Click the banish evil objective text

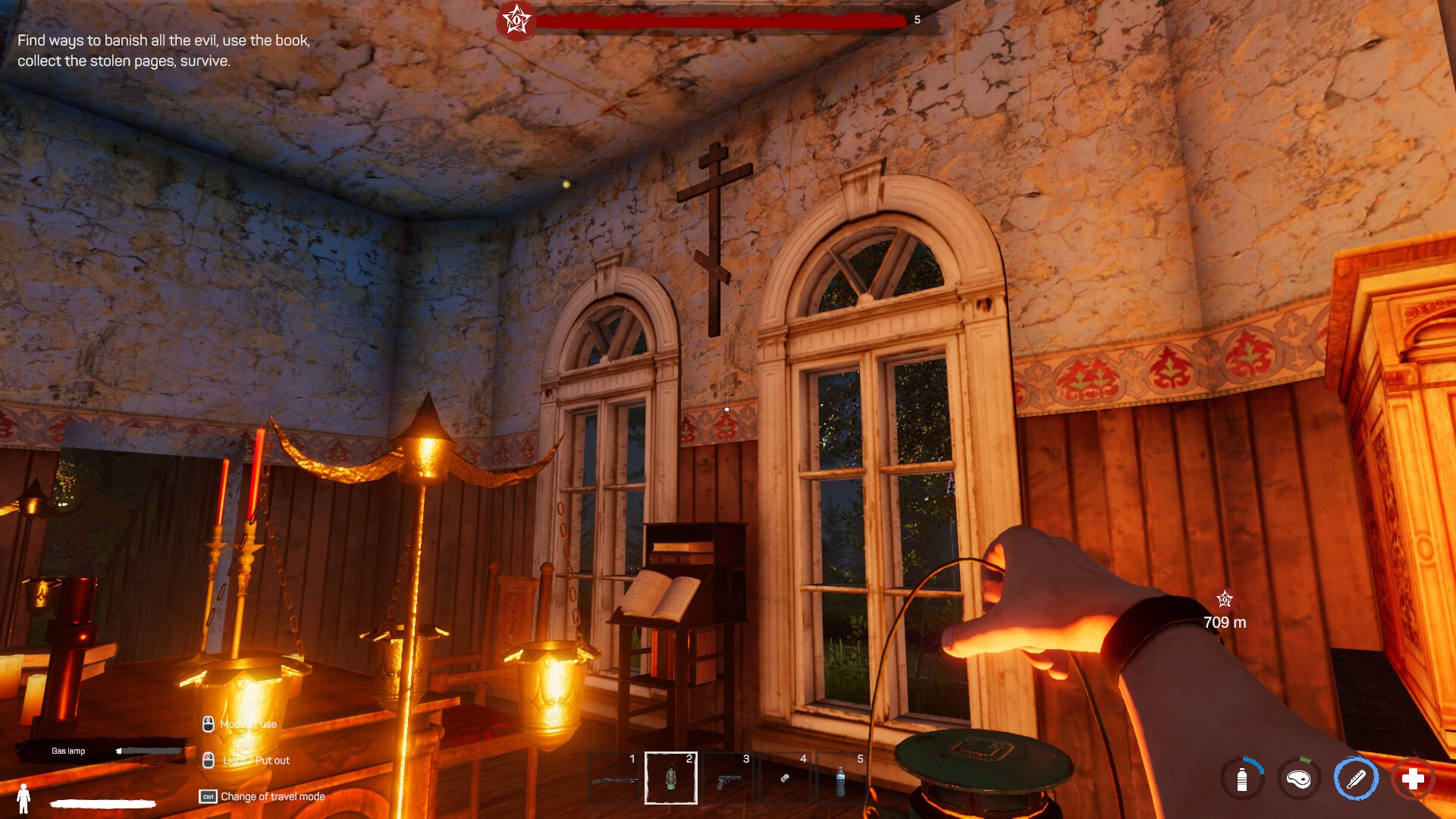point(164,50)
